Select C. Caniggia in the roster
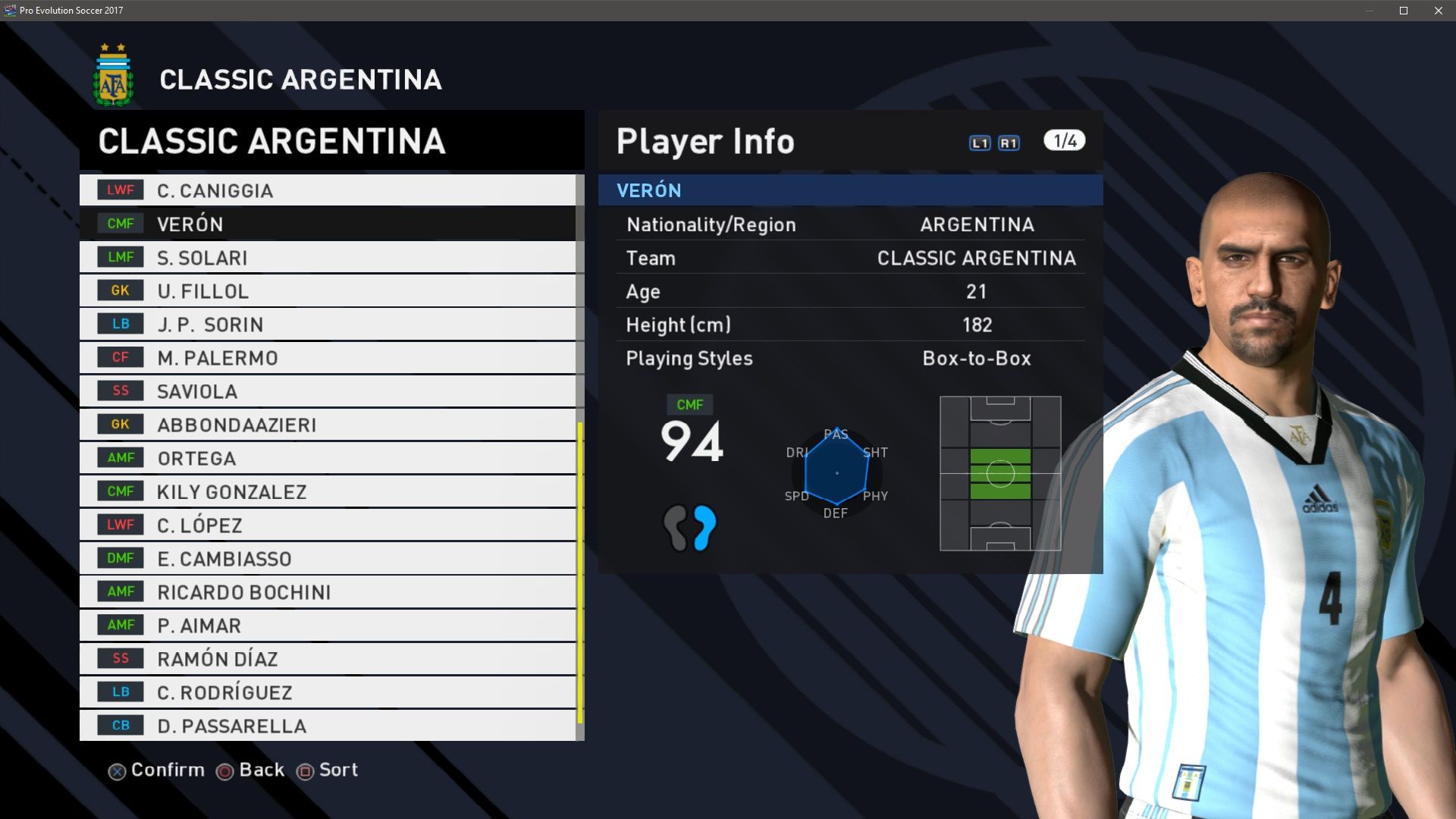The image size is (1456, 819). 328,190
